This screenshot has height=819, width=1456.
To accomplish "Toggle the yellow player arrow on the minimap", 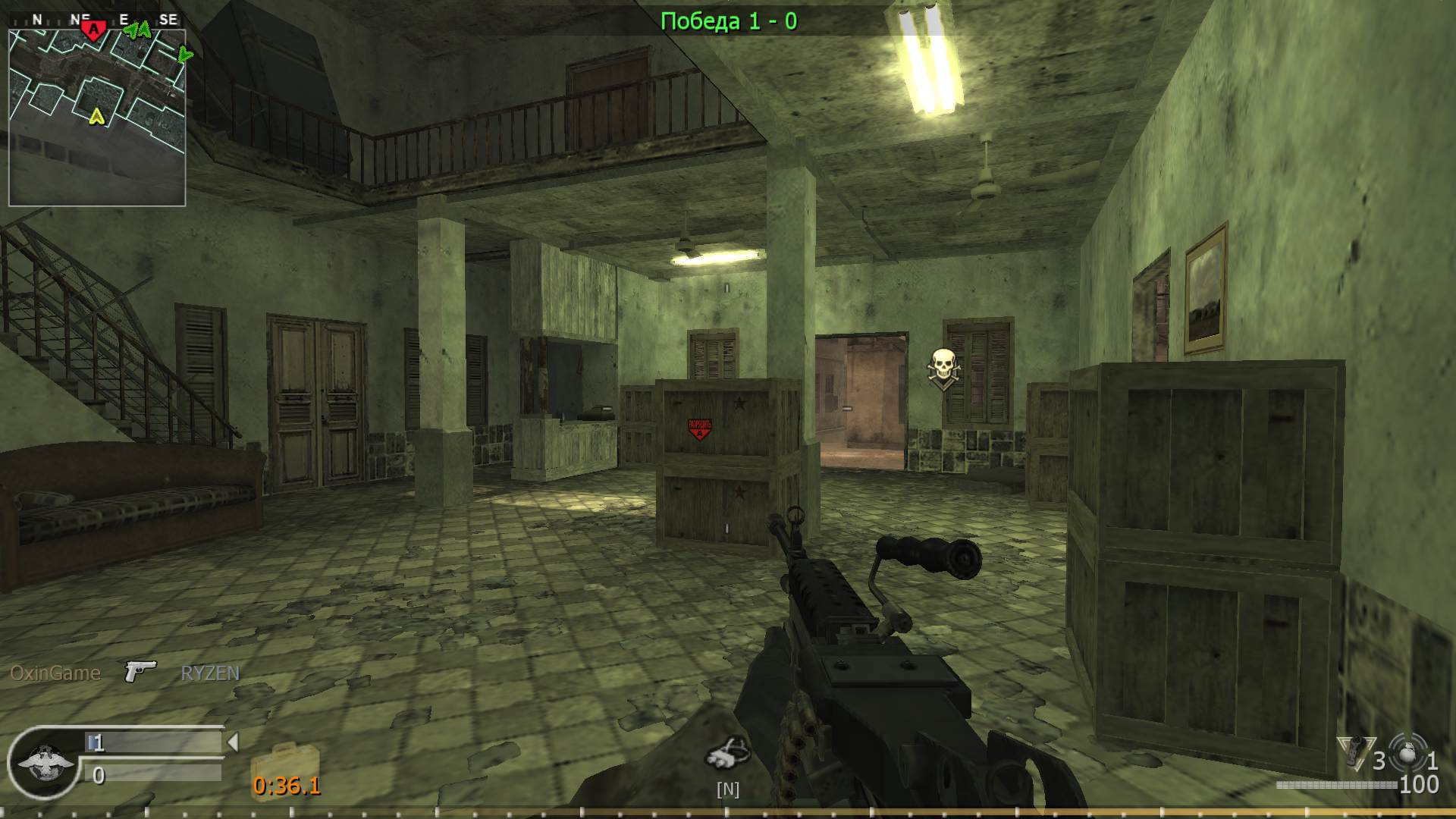I will [x=96, y=118].
